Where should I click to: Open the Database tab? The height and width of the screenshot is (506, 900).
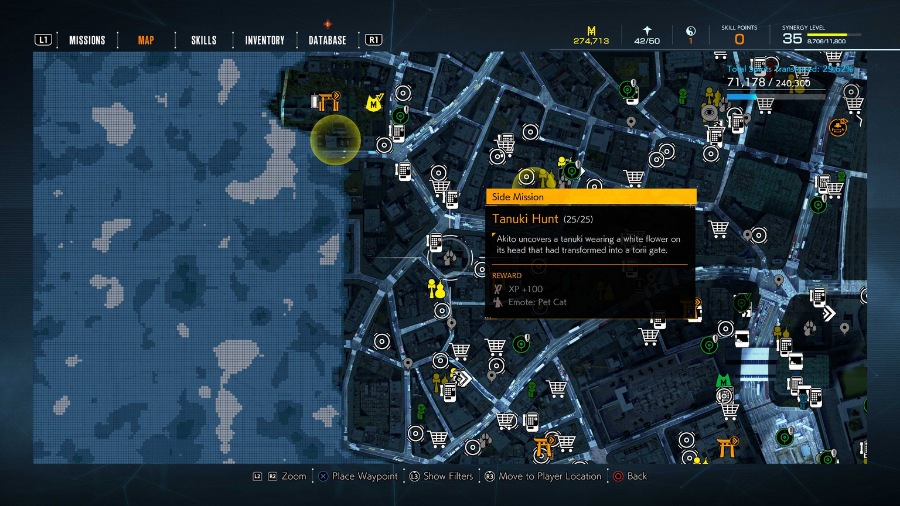pyautogui.click(x=328, y=40)
